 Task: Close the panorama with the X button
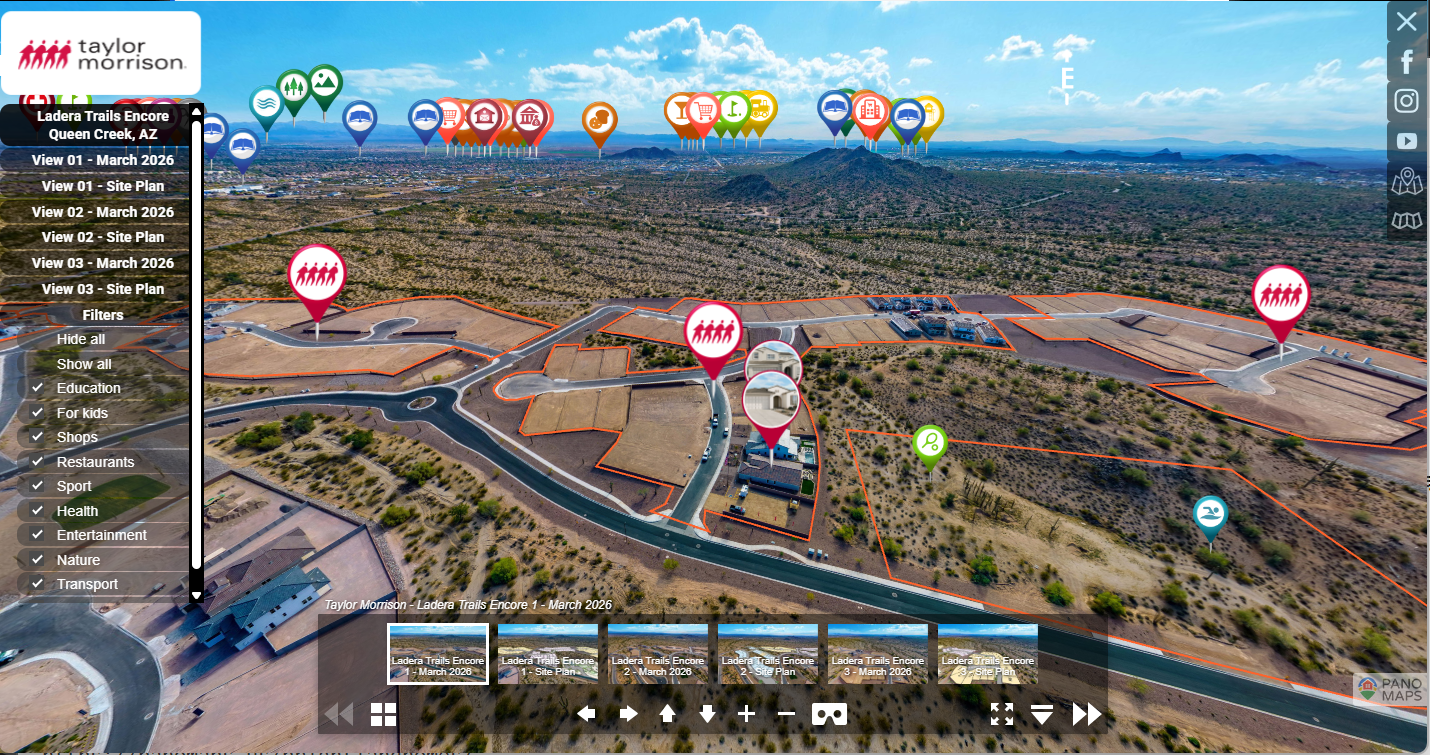pyautogui.click(x=1407, y=21)
